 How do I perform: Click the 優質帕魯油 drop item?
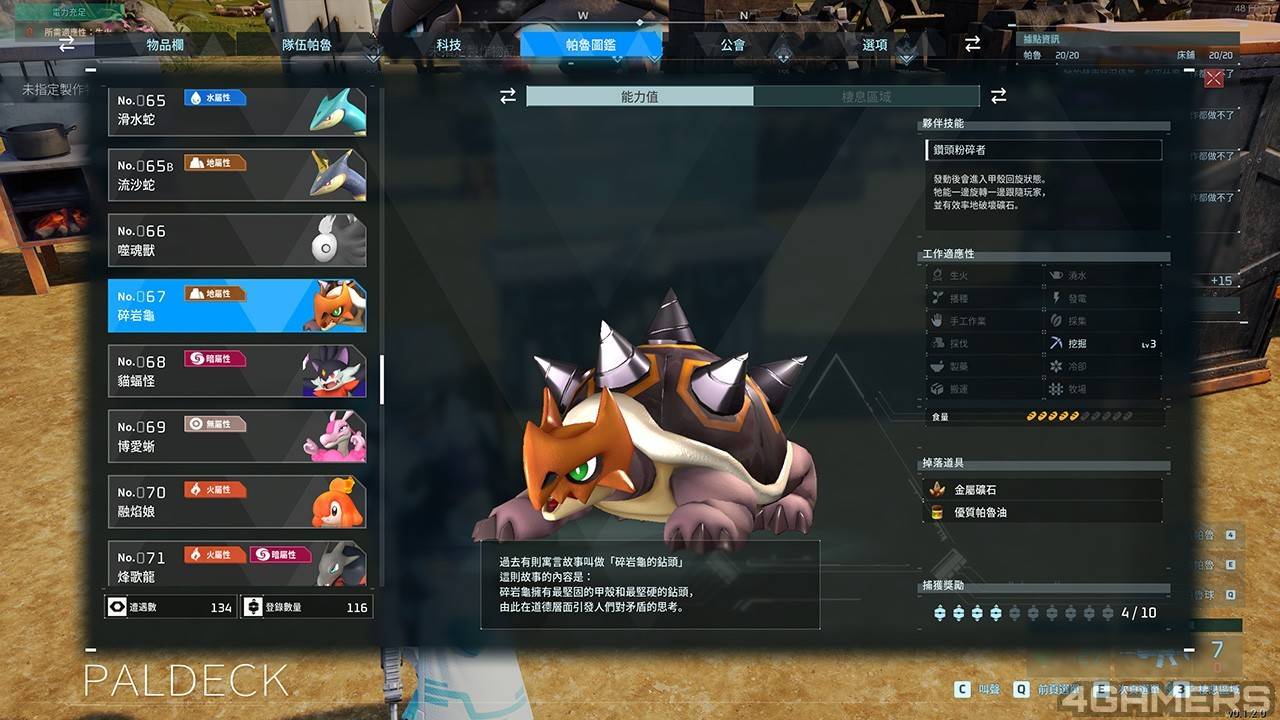[x=1042, y=512]
